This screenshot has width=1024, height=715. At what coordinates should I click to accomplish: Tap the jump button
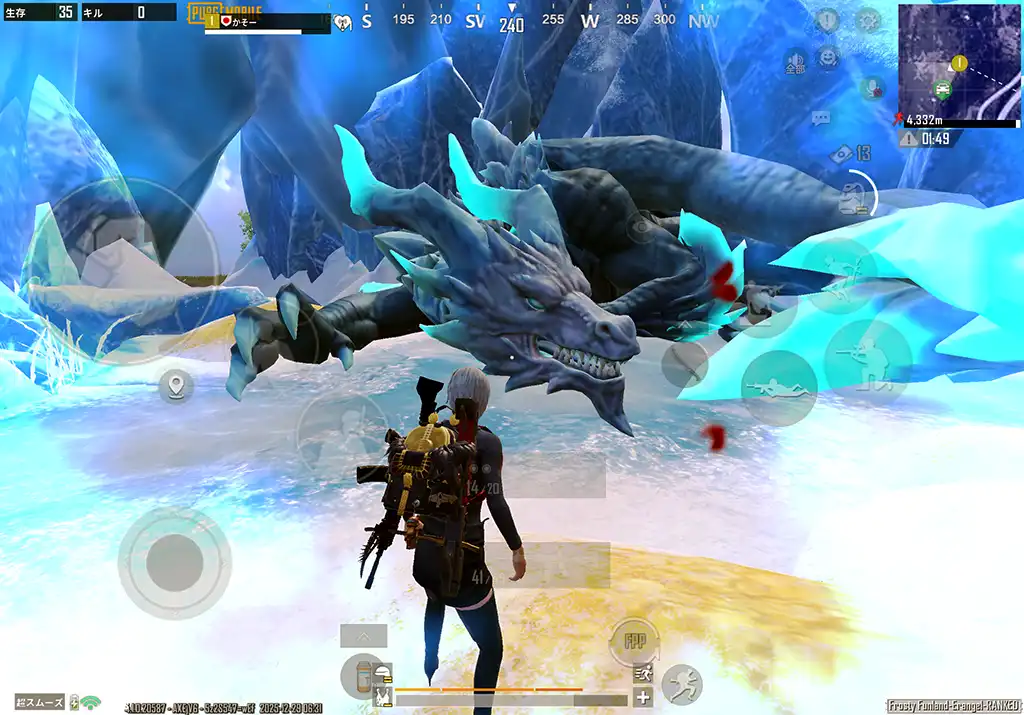tap(838, 277)
